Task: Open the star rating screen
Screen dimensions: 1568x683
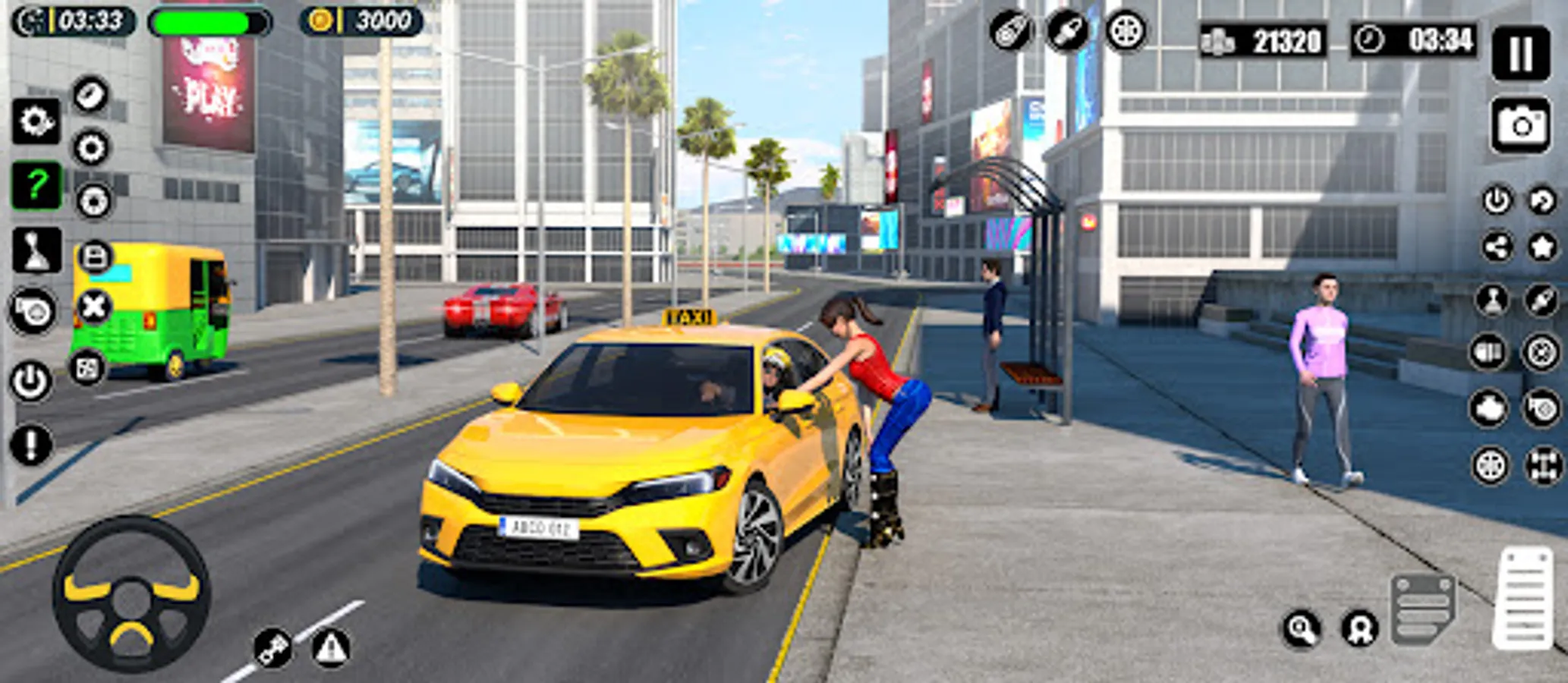Action: 1540,246
